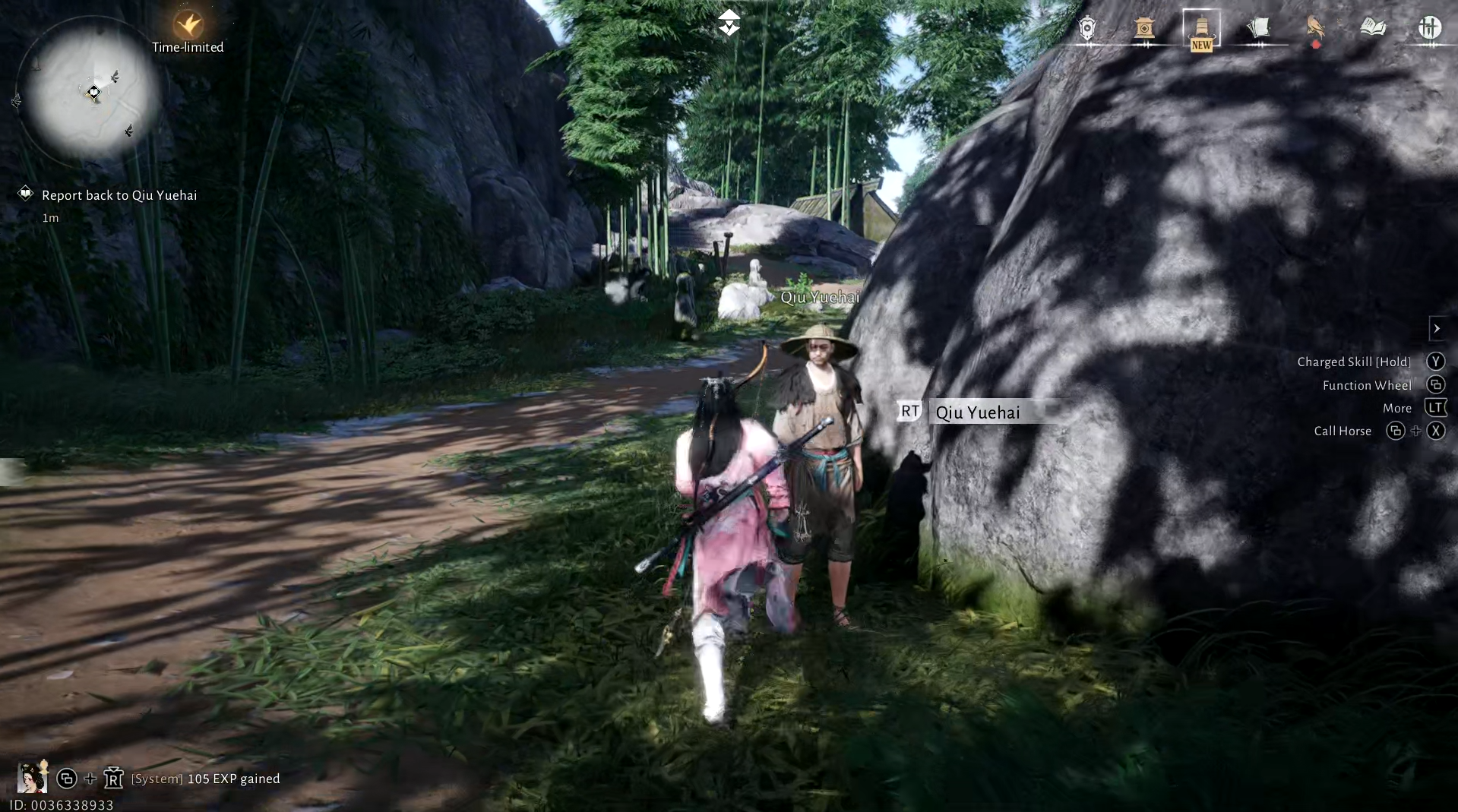This screenshot has height=812, width=1458.
Task: Open the stacked papers icon
Action: click(x=1258, y=29)
